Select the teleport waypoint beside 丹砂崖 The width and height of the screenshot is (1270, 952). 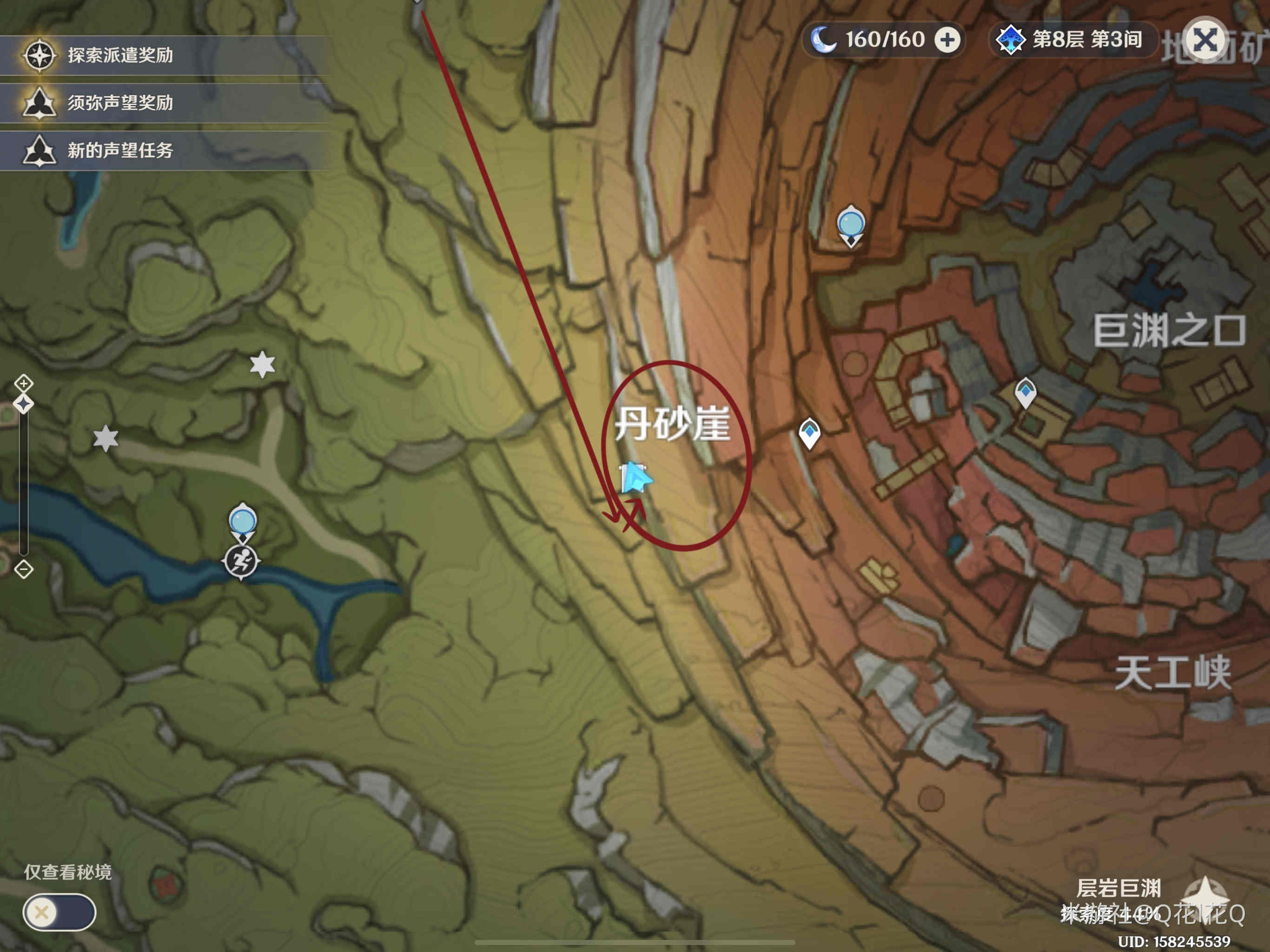[809, 433]
